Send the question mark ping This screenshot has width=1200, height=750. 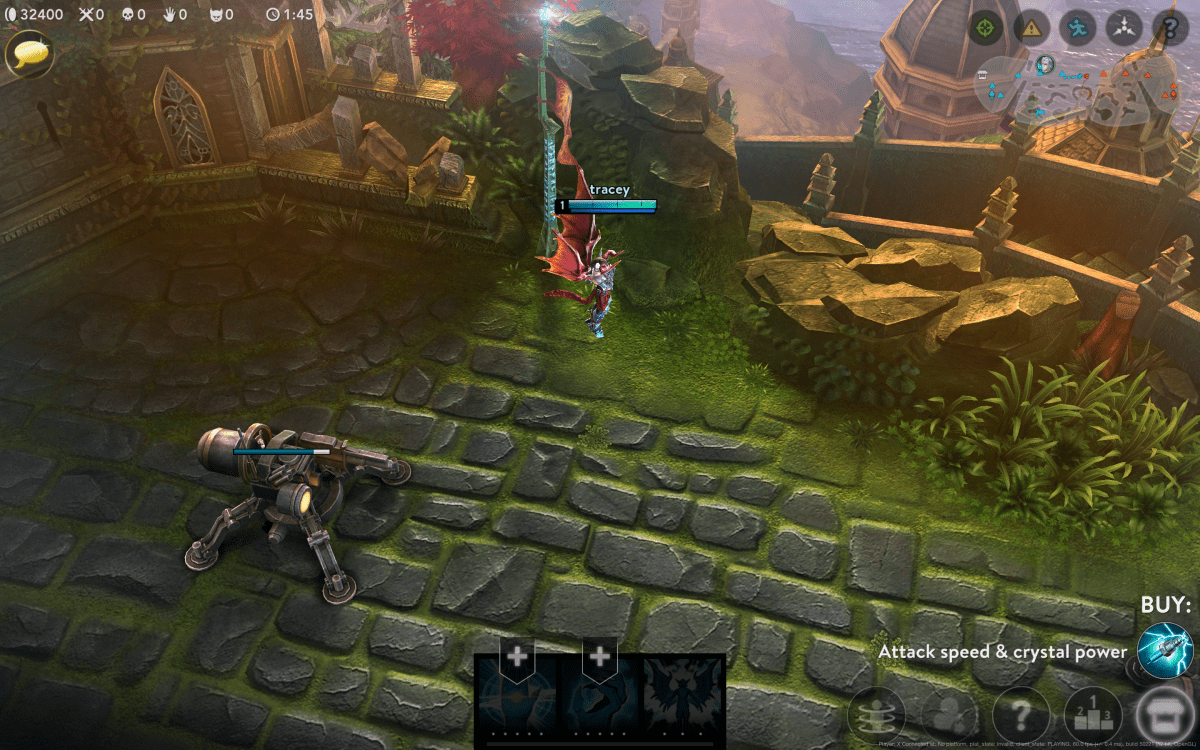coord(1170,28)
